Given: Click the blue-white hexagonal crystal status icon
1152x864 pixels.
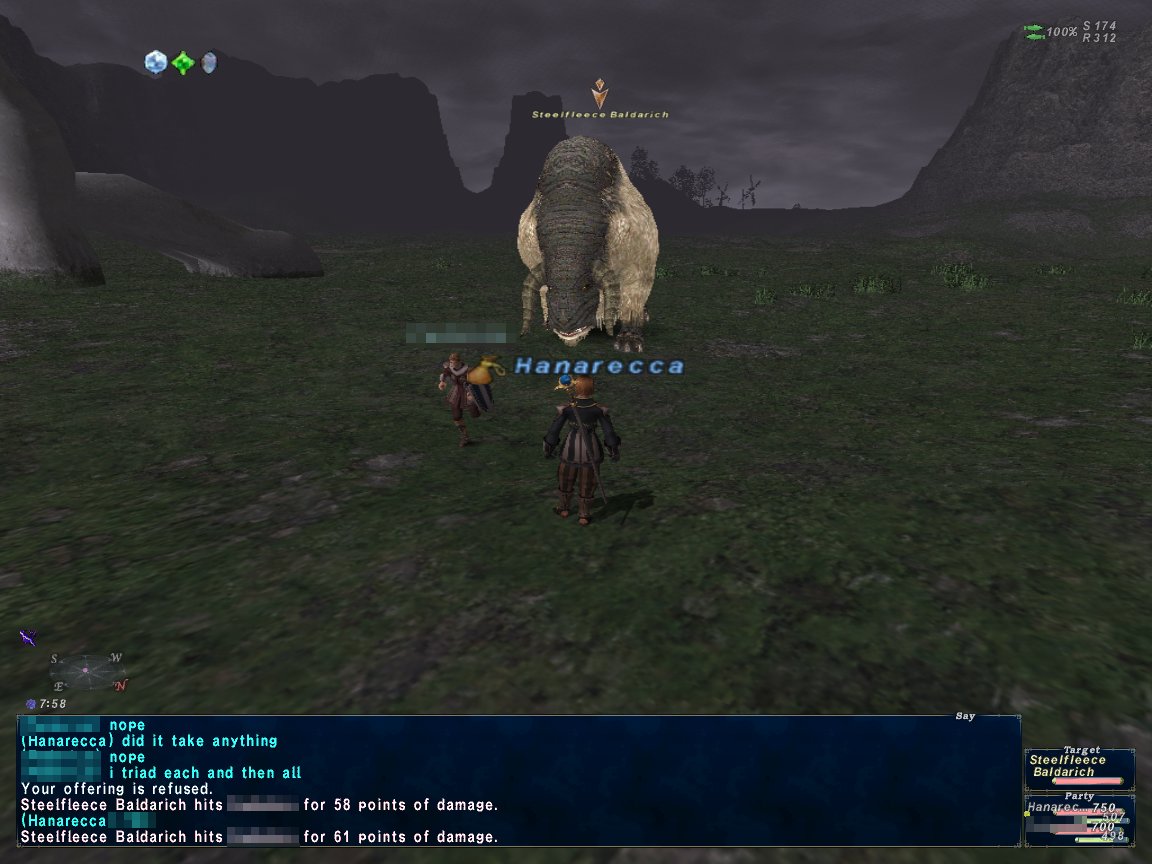Looking at the screenshot, I should pos(155,63).
